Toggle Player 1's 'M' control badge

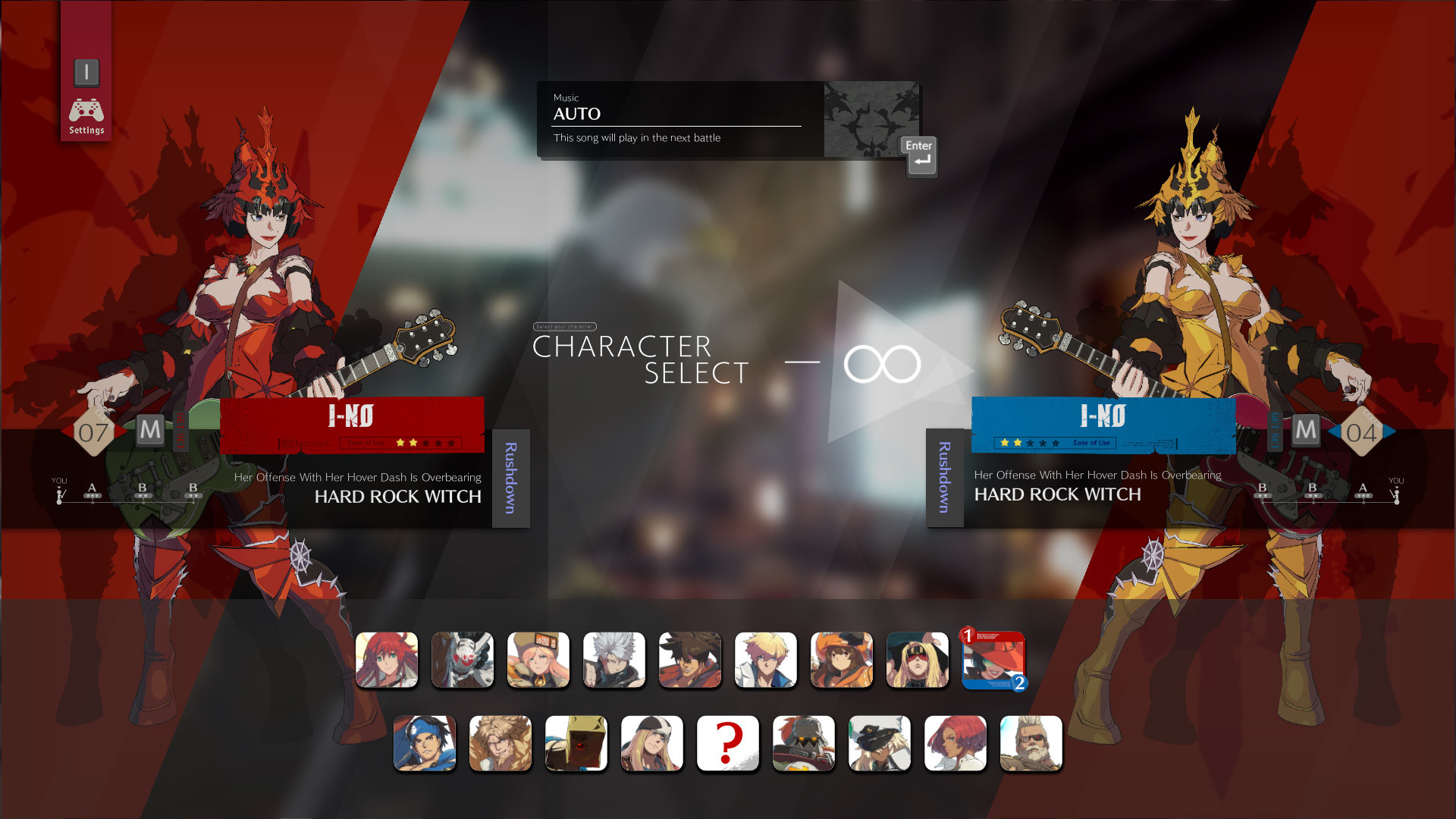click(x=151, y=431)
